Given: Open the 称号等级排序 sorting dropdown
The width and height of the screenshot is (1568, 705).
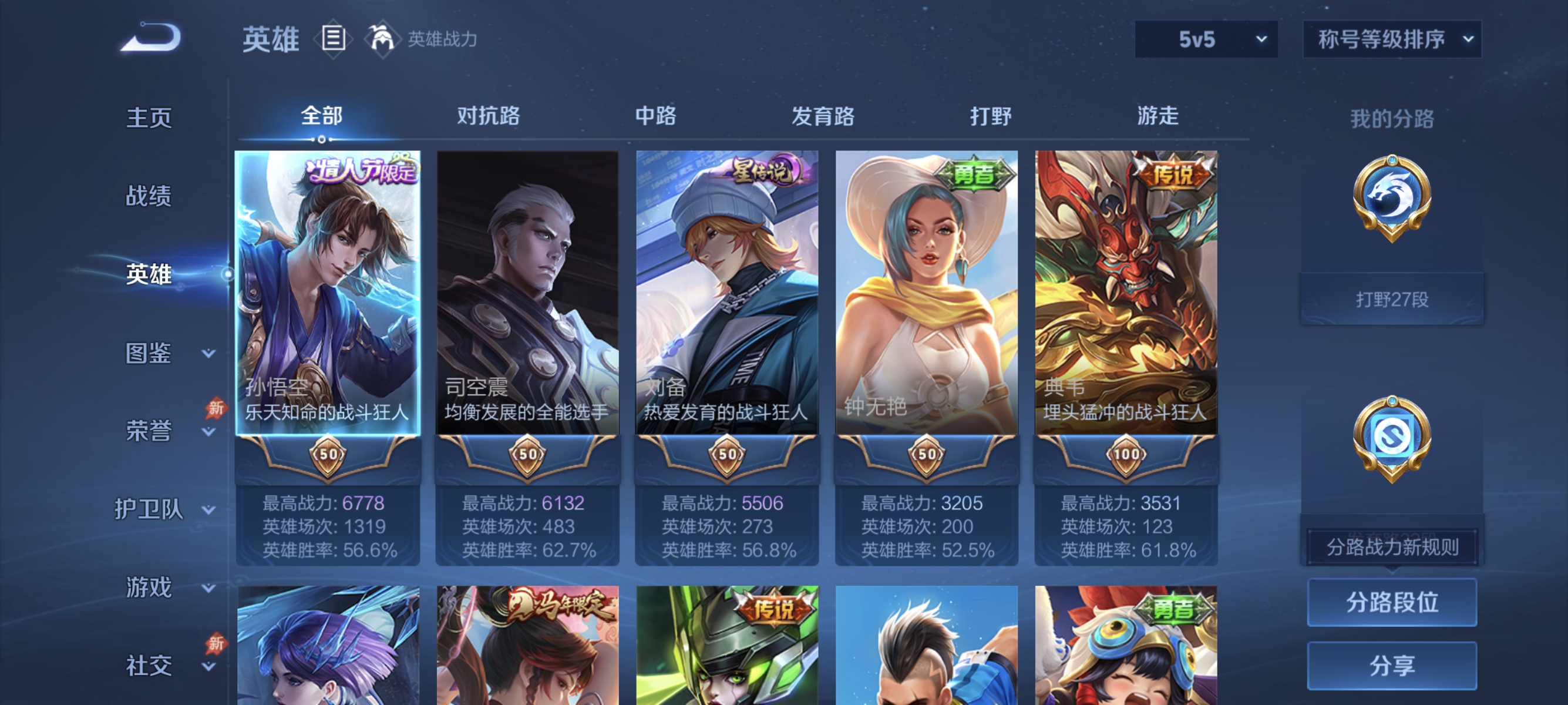Looking at the screenshot, I should (x=1391, y=38).
